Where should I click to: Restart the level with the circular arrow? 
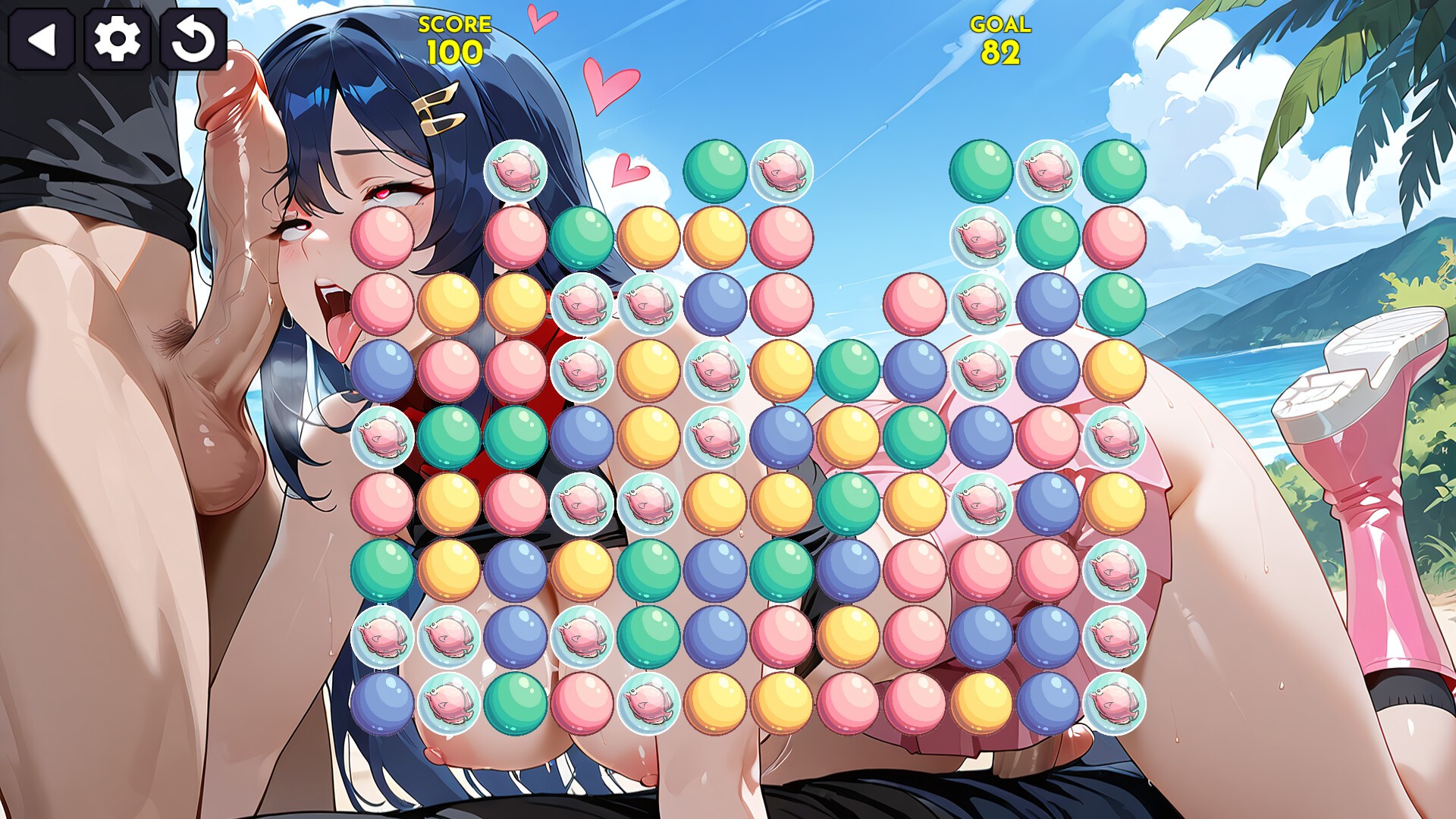193,39
